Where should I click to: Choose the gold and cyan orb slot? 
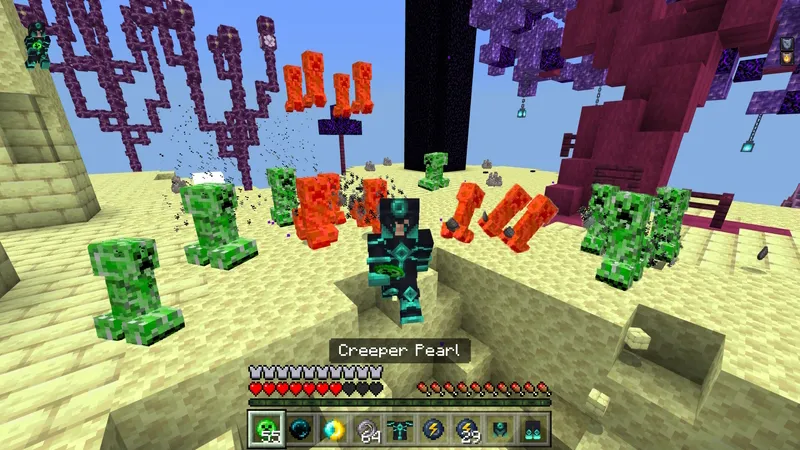pos(333,429)
